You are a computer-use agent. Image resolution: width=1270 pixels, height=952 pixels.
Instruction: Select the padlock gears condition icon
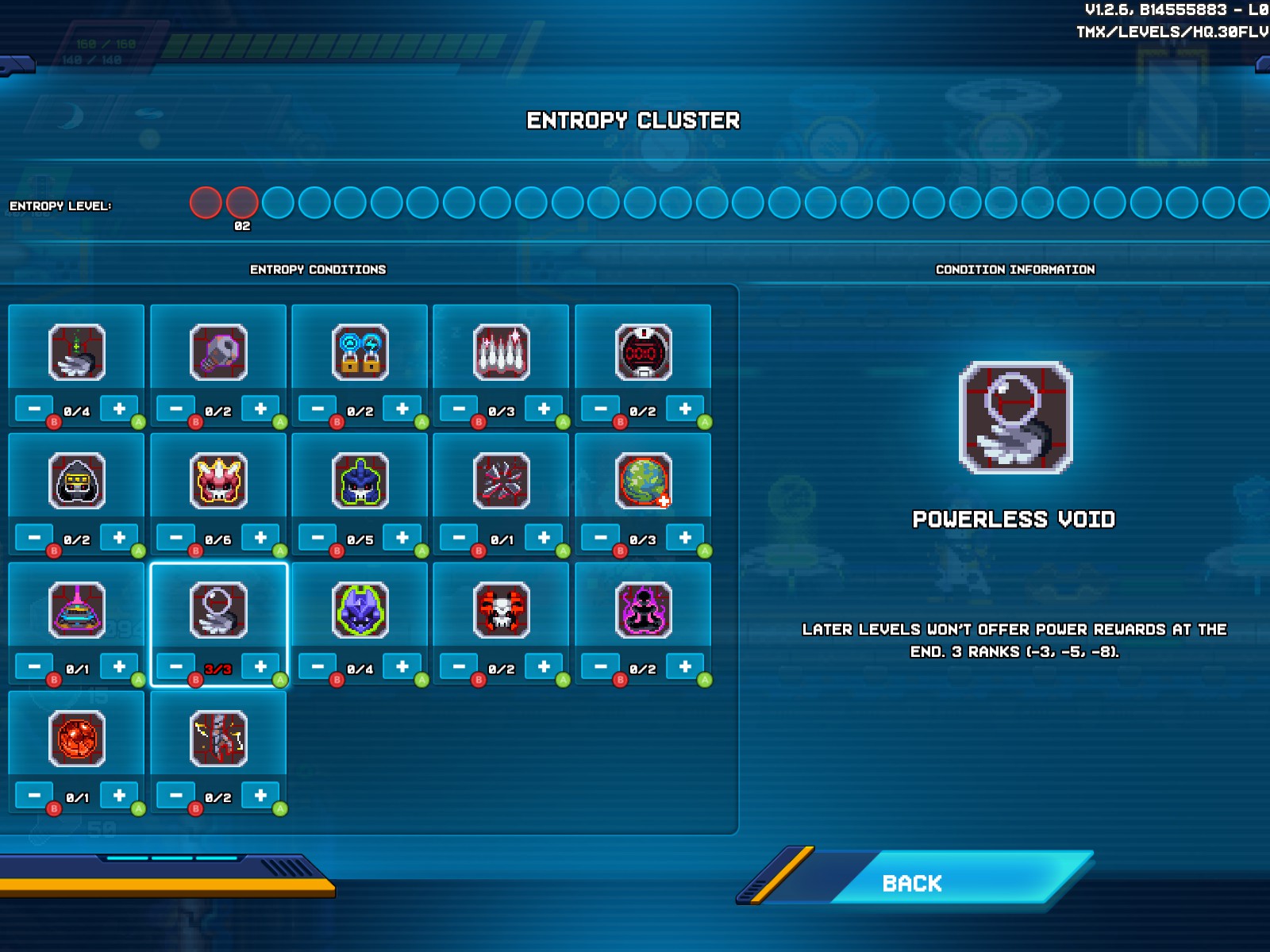coord(360,352)
